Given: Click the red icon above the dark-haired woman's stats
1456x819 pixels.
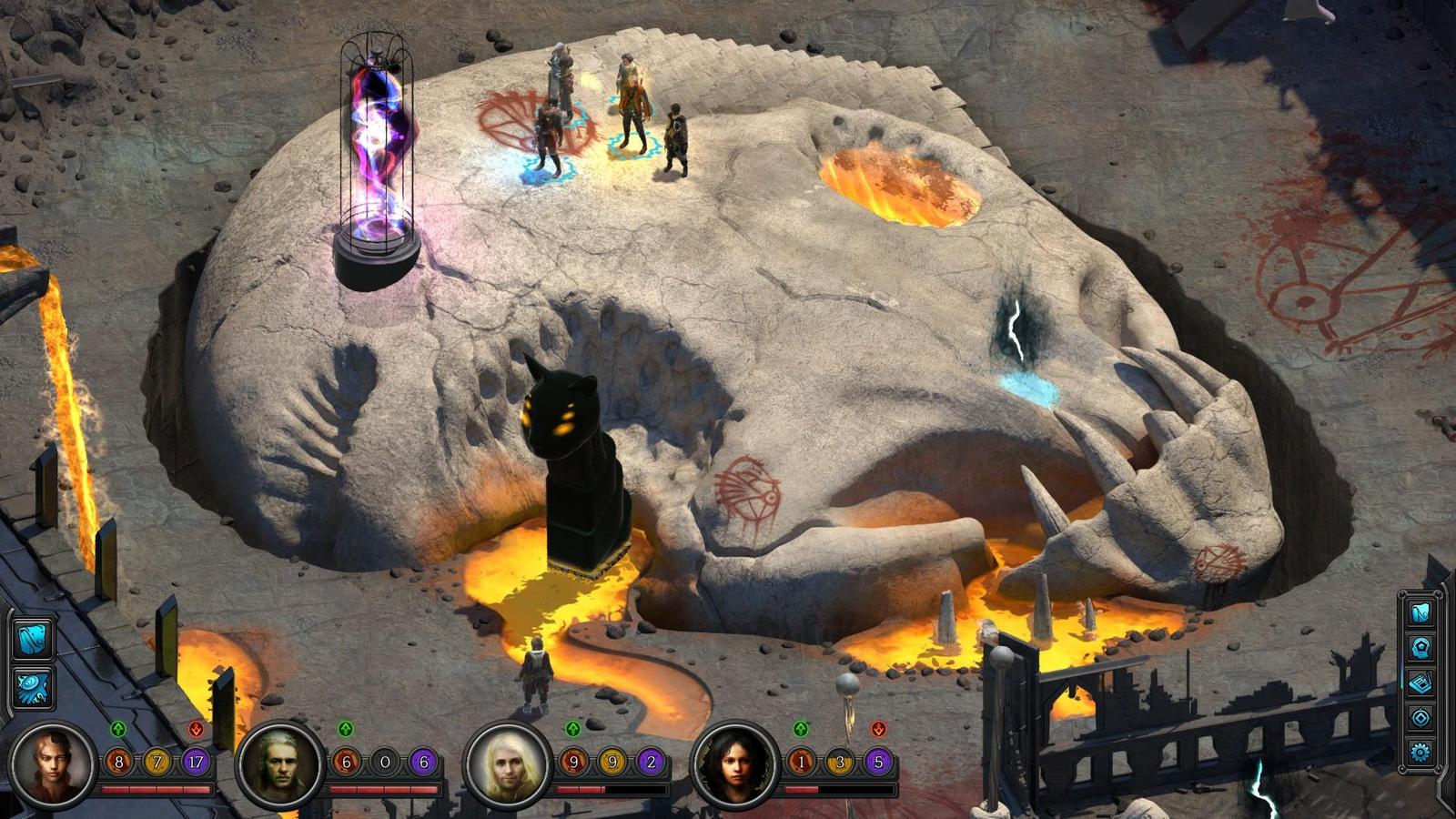Looking at the screenshot, I should click(x=878, y=729).
